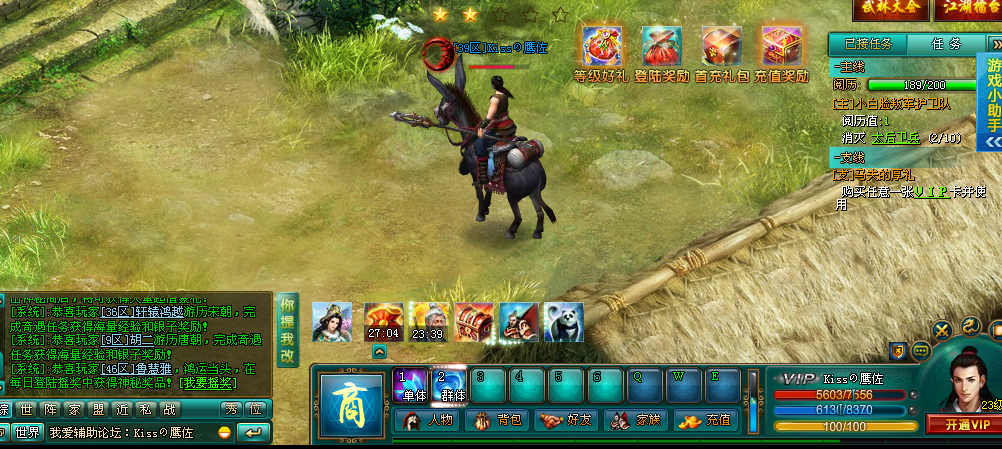The width and height of the screenshot is (1002, 449).
Task: Open the 家族 clan panel
Action: pyautogui.click(x=636, y=420)
